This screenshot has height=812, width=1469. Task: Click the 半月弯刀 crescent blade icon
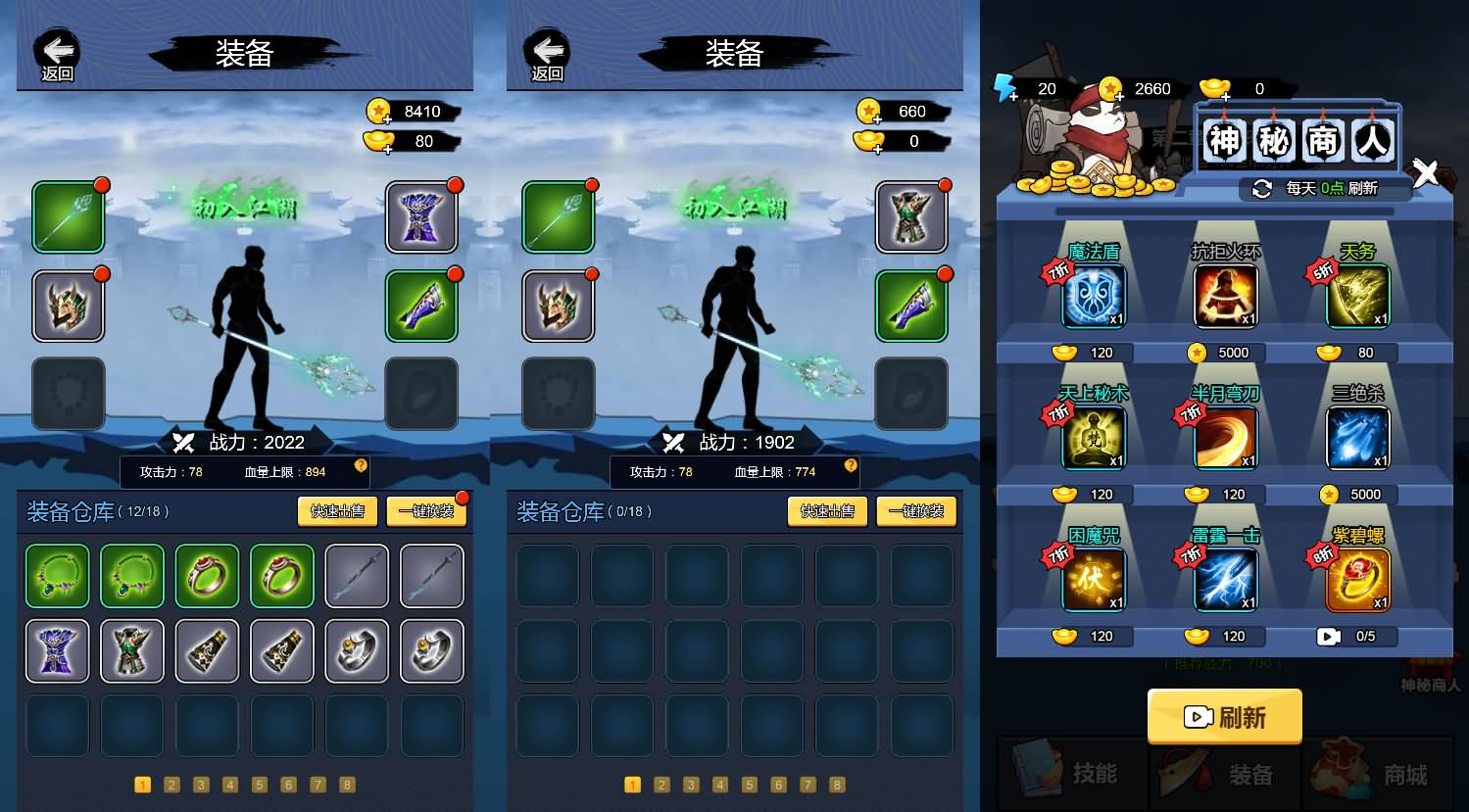pos(1225,438)
